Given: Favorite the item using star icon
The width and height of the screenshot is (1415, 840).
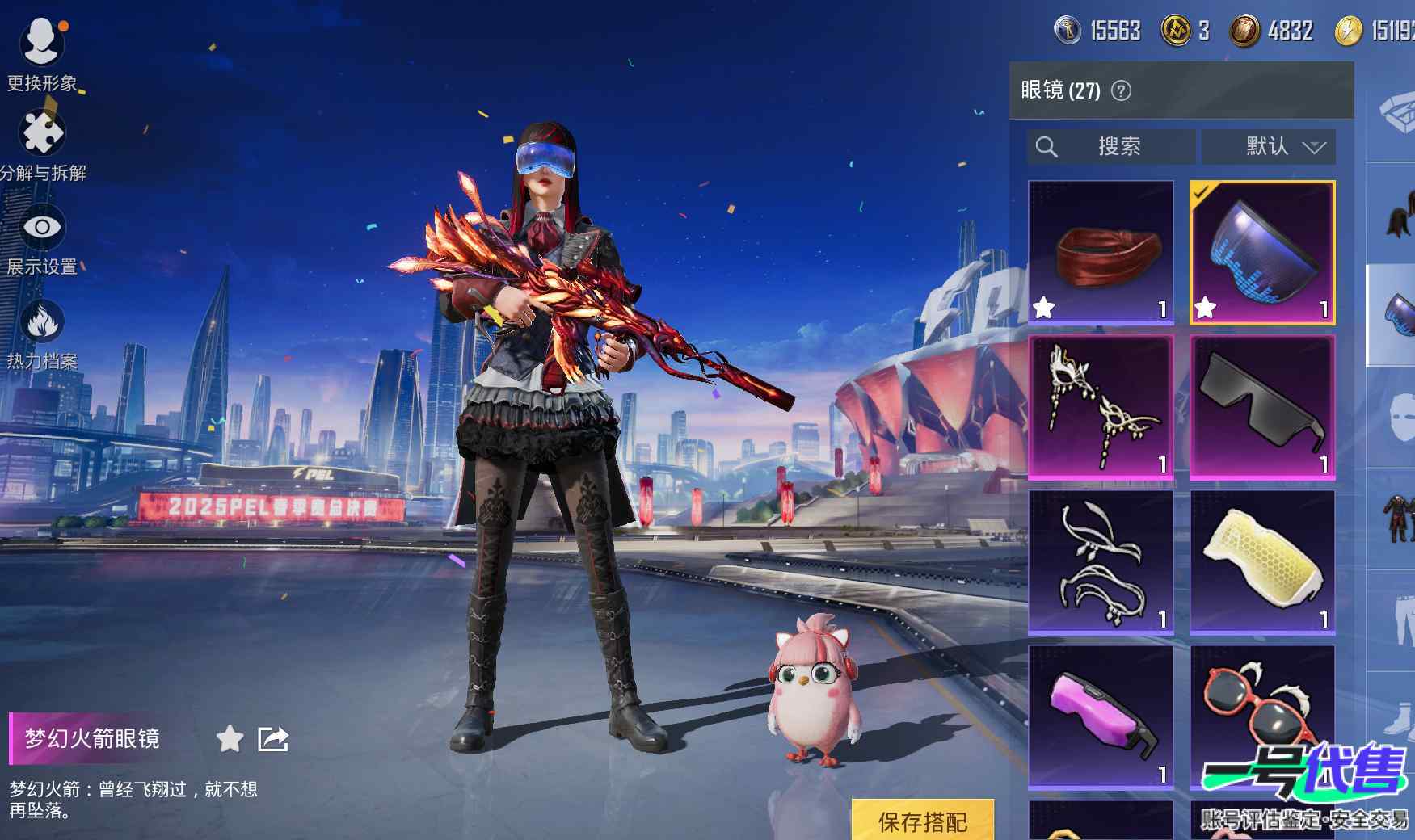Looking at the screenshot, I should [230, 738].
